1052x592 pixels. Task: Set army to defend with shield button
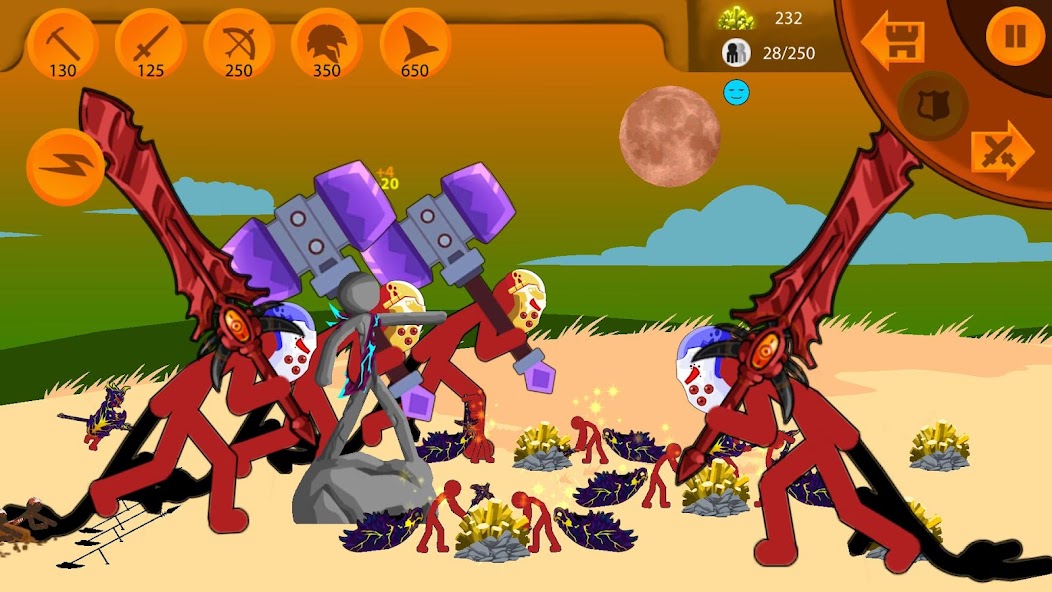point(932,104)
